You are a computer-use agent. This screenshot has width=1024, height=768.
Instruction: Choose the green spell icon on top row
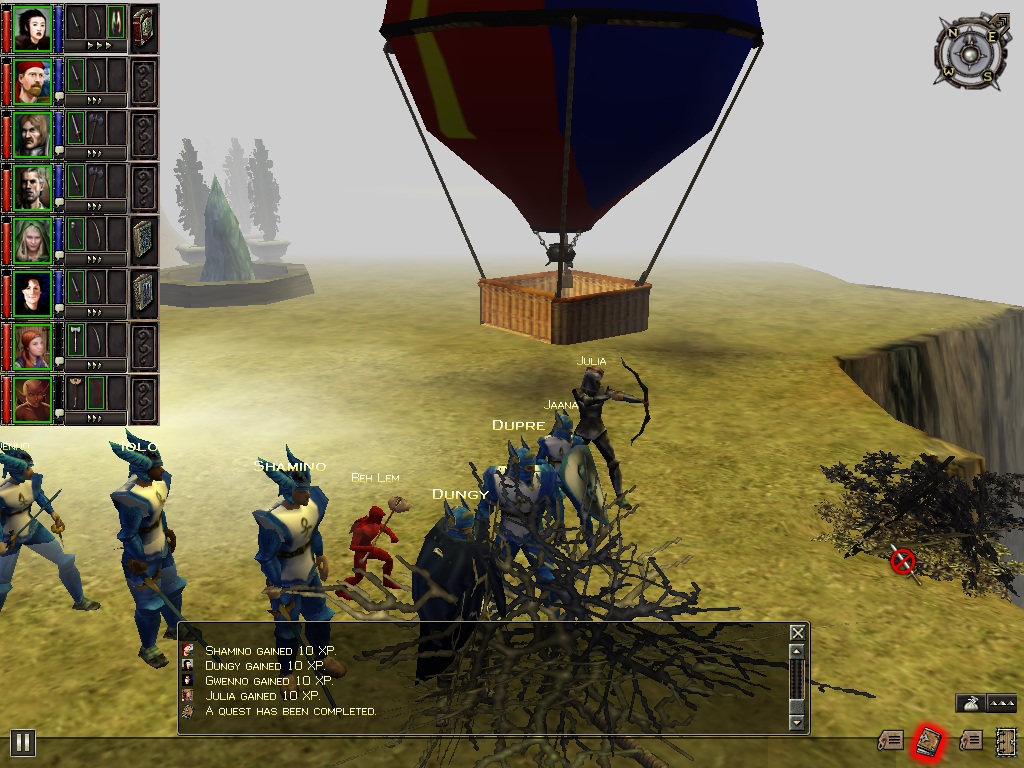pos(116,22)
